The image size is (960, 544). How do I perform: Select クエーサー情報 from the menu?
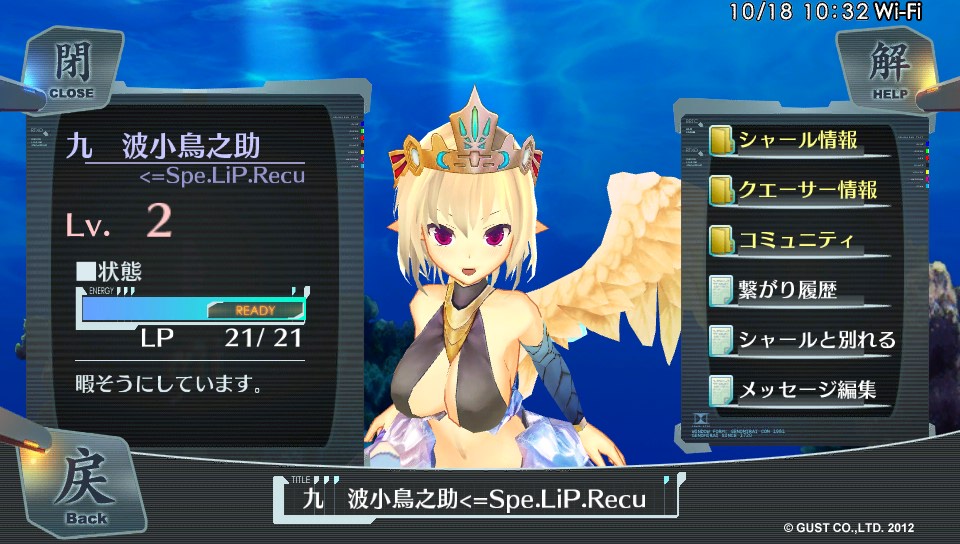pyautogui.click(x=806, y=190)
